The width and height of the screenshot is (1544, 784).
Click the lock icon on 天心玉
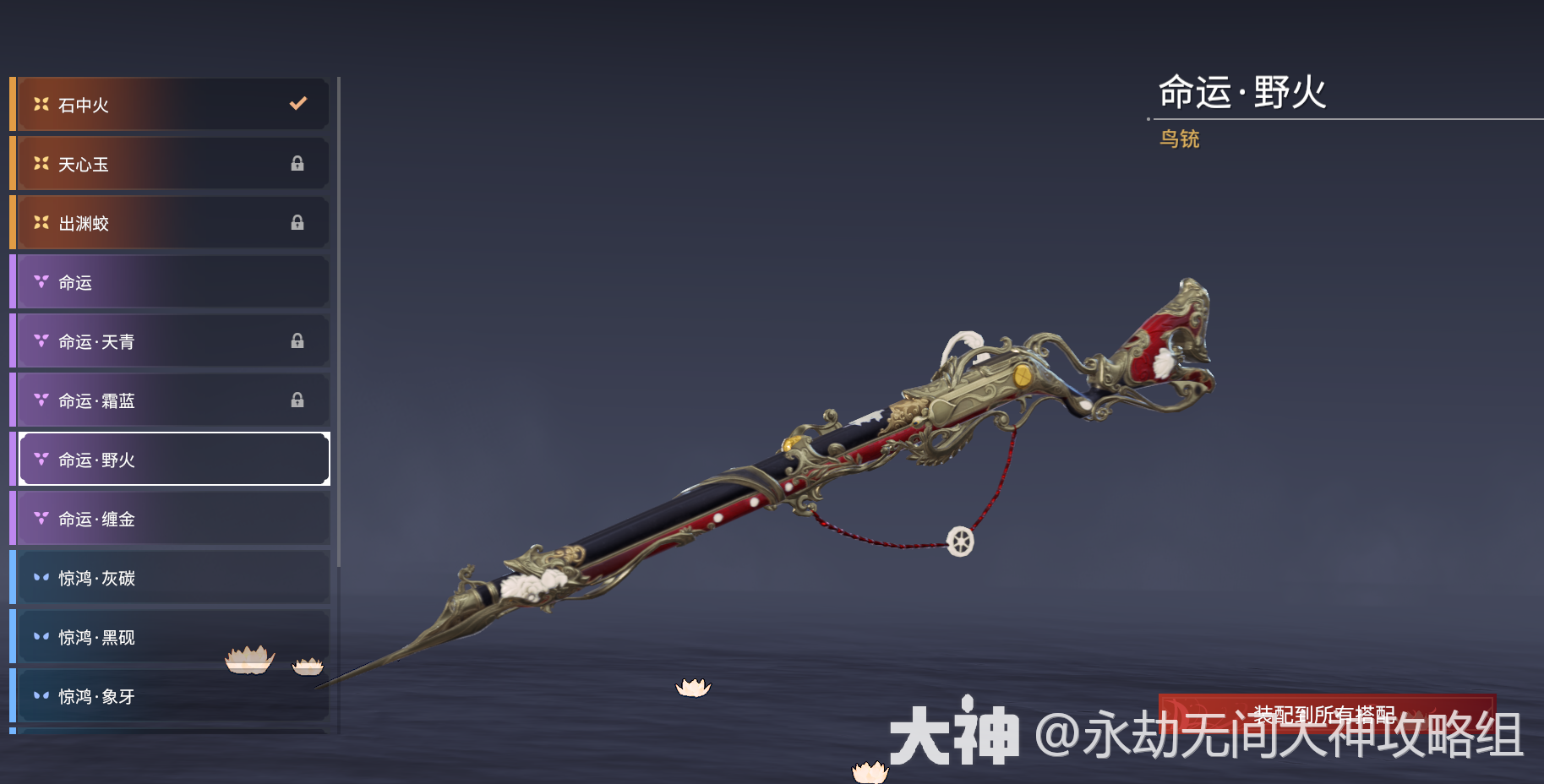click(297, 164)
